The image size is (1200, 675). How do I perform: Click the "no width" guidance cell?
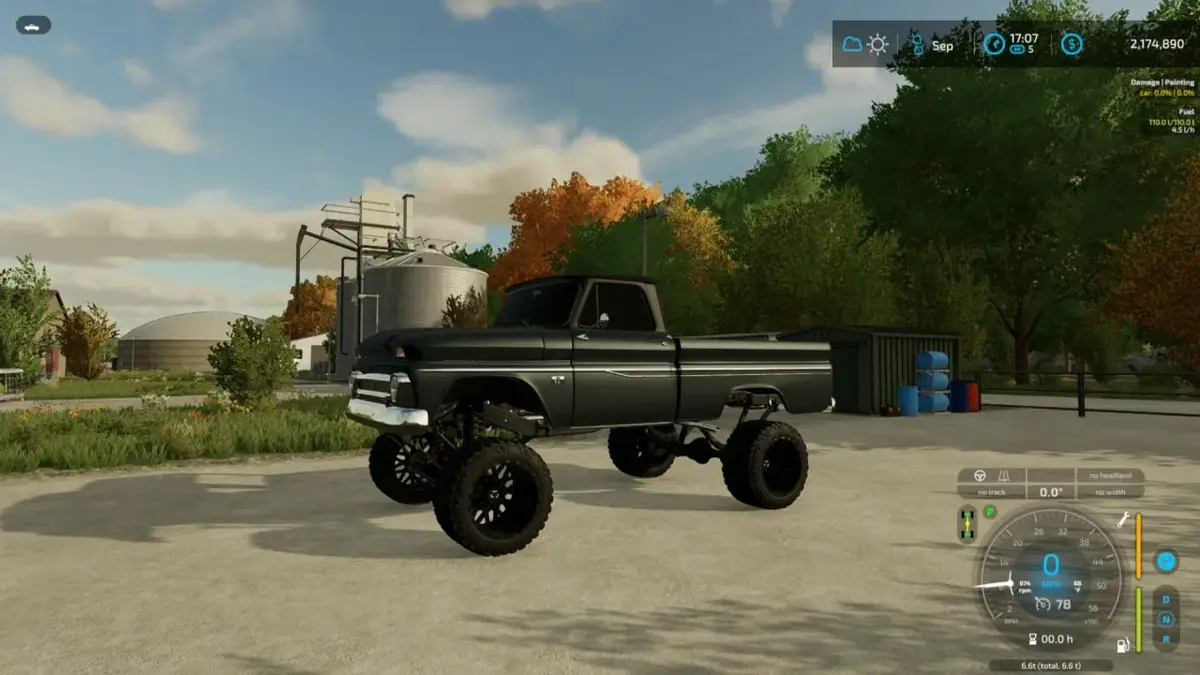click(x=1110, y=492)
